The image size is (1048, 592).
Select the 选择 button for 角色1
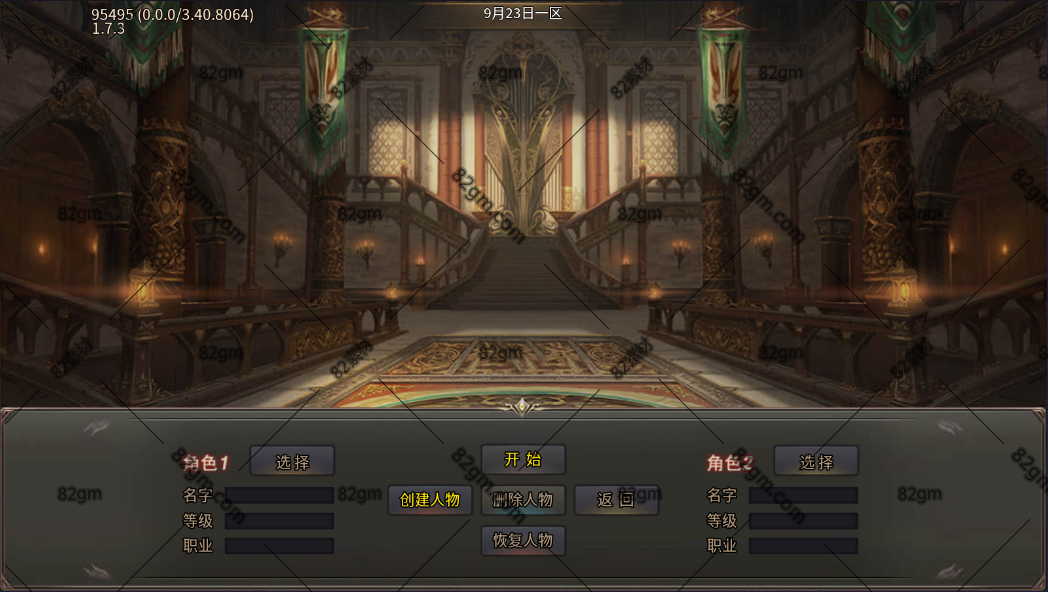click(292, 461)
